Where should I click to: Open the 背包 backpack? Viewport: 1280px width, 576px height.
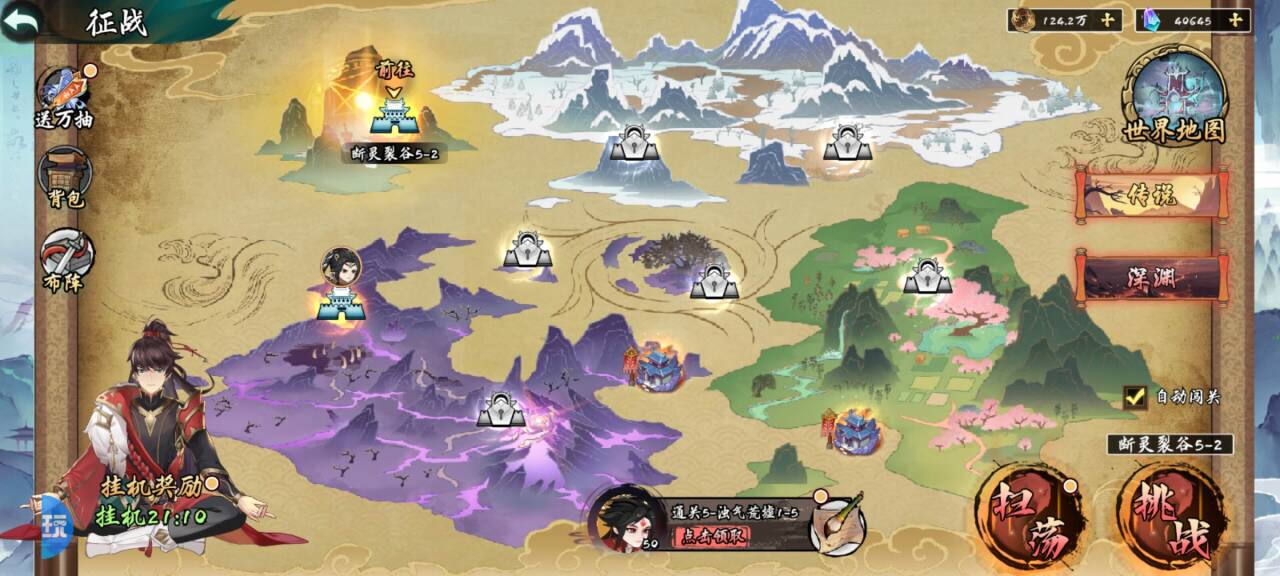tap(66, 175)
